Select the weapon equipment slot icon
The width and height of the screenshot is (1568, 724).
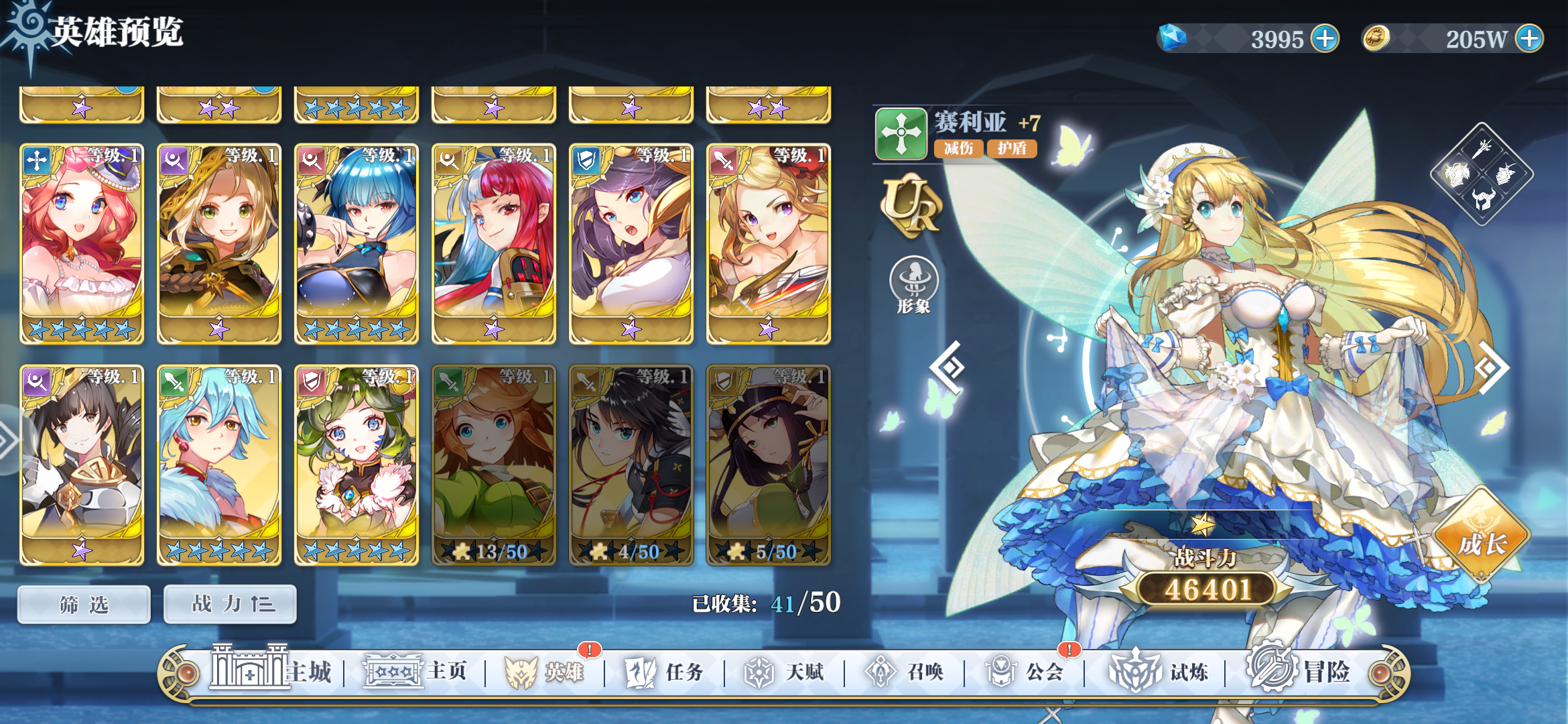click(1482, 149)
